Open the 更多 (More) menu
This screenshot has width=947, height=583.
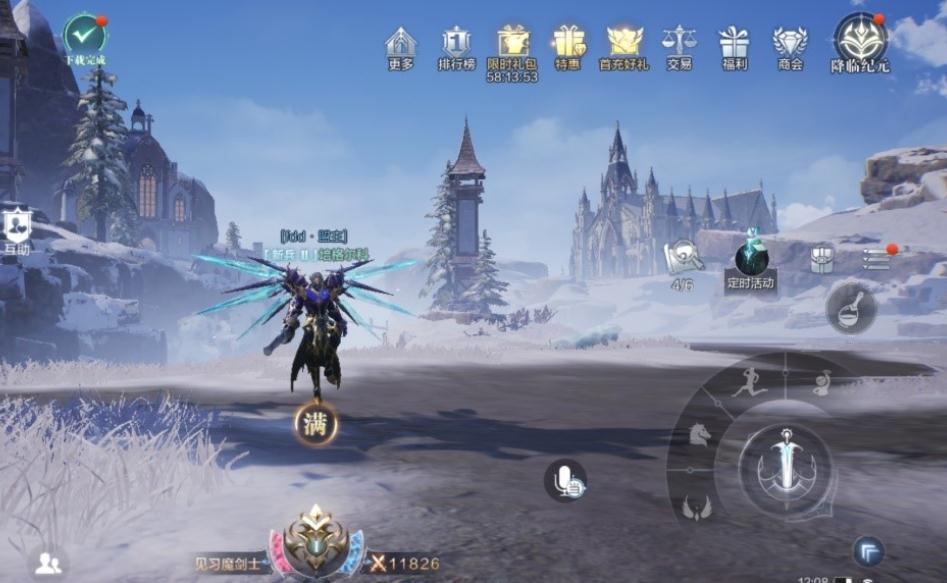[400, 44]
